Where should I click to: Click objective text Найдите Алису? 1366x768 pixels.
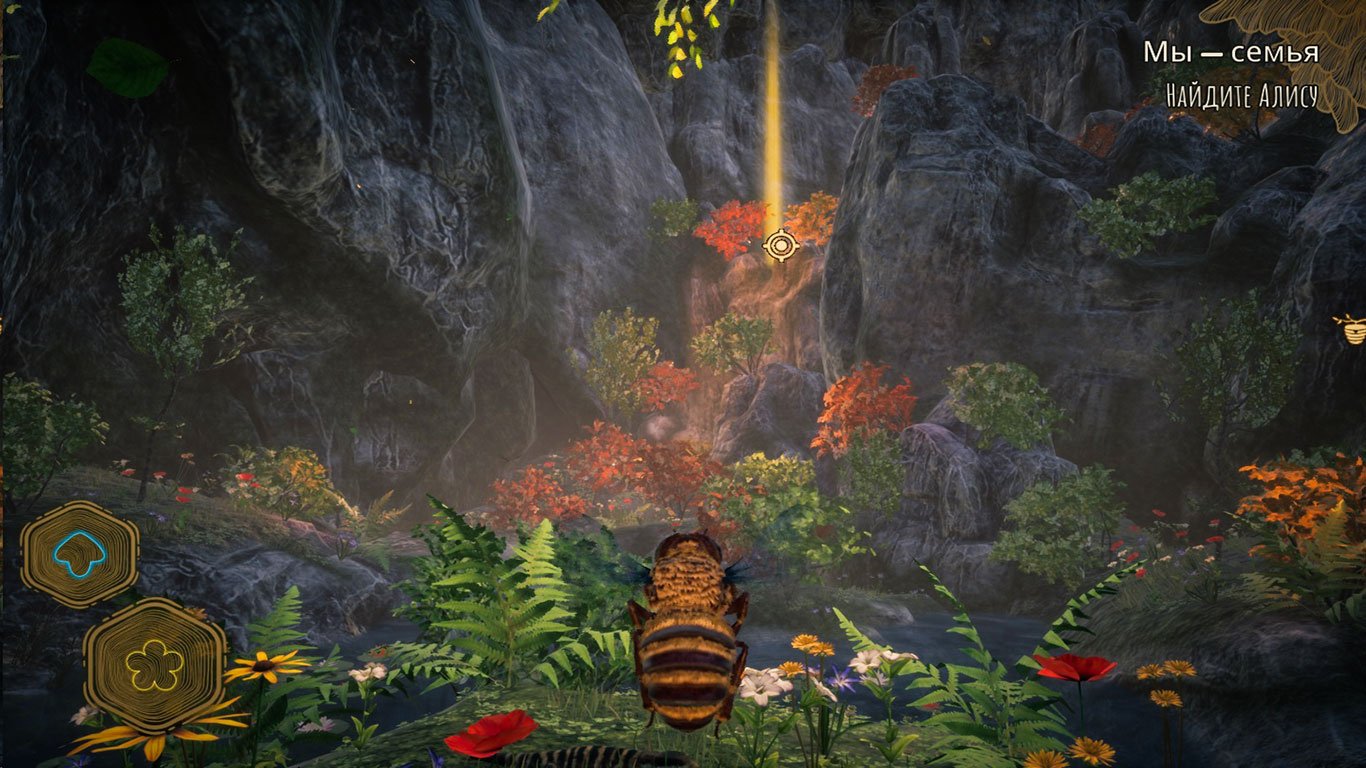pyautogui.click(x=1244, y=97)
